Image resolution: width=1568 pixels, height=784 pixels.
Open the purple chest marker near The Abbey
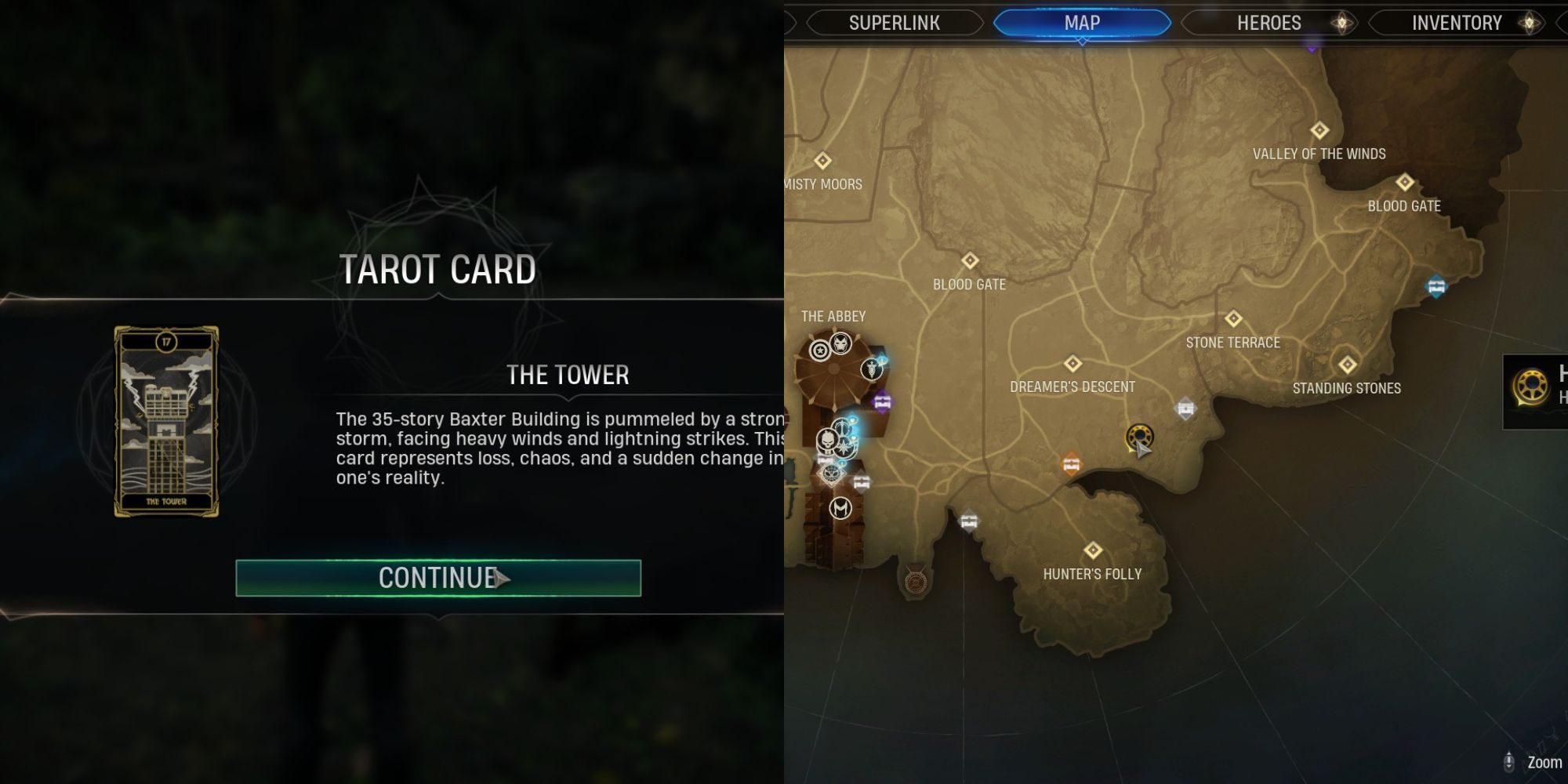(881, 400)
